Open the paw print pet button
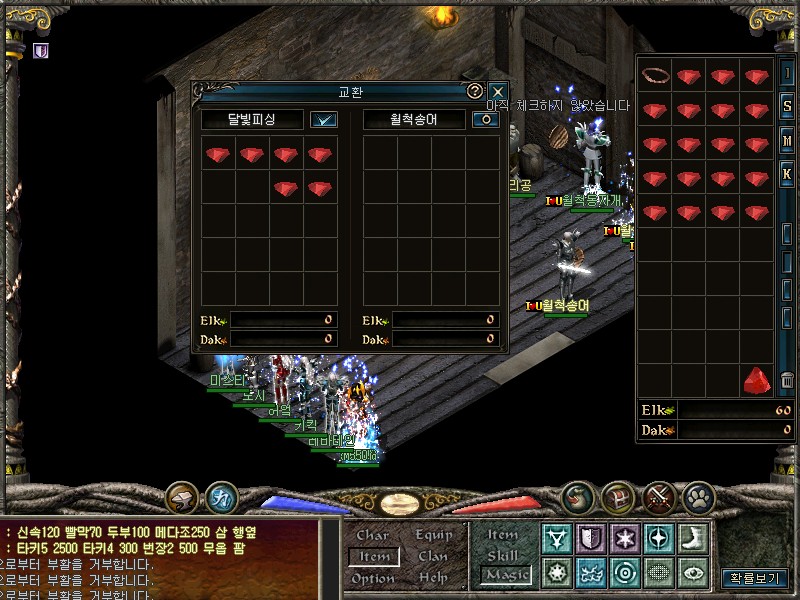Image resolution: width=800 pixels, height=600 pixels. coord(698,496)
